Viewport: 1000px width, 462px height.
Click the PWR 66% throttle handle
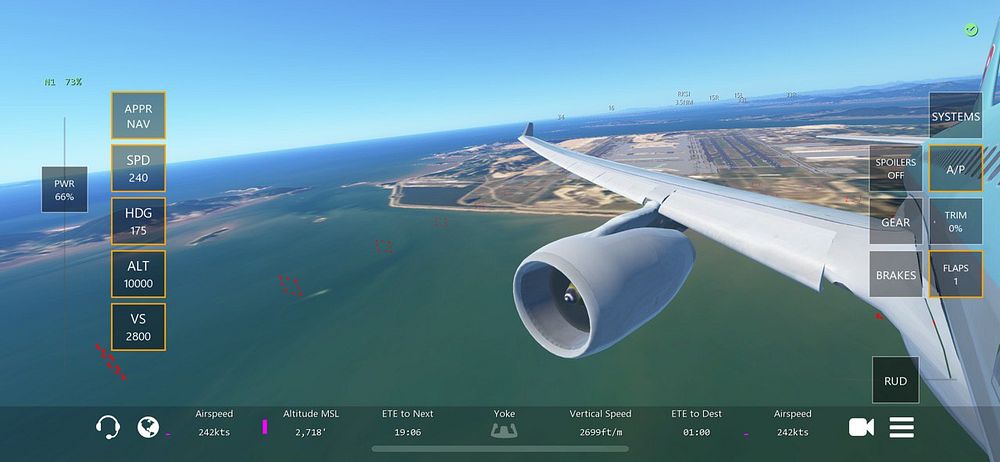pyautogui.click(x=64, y=189)
